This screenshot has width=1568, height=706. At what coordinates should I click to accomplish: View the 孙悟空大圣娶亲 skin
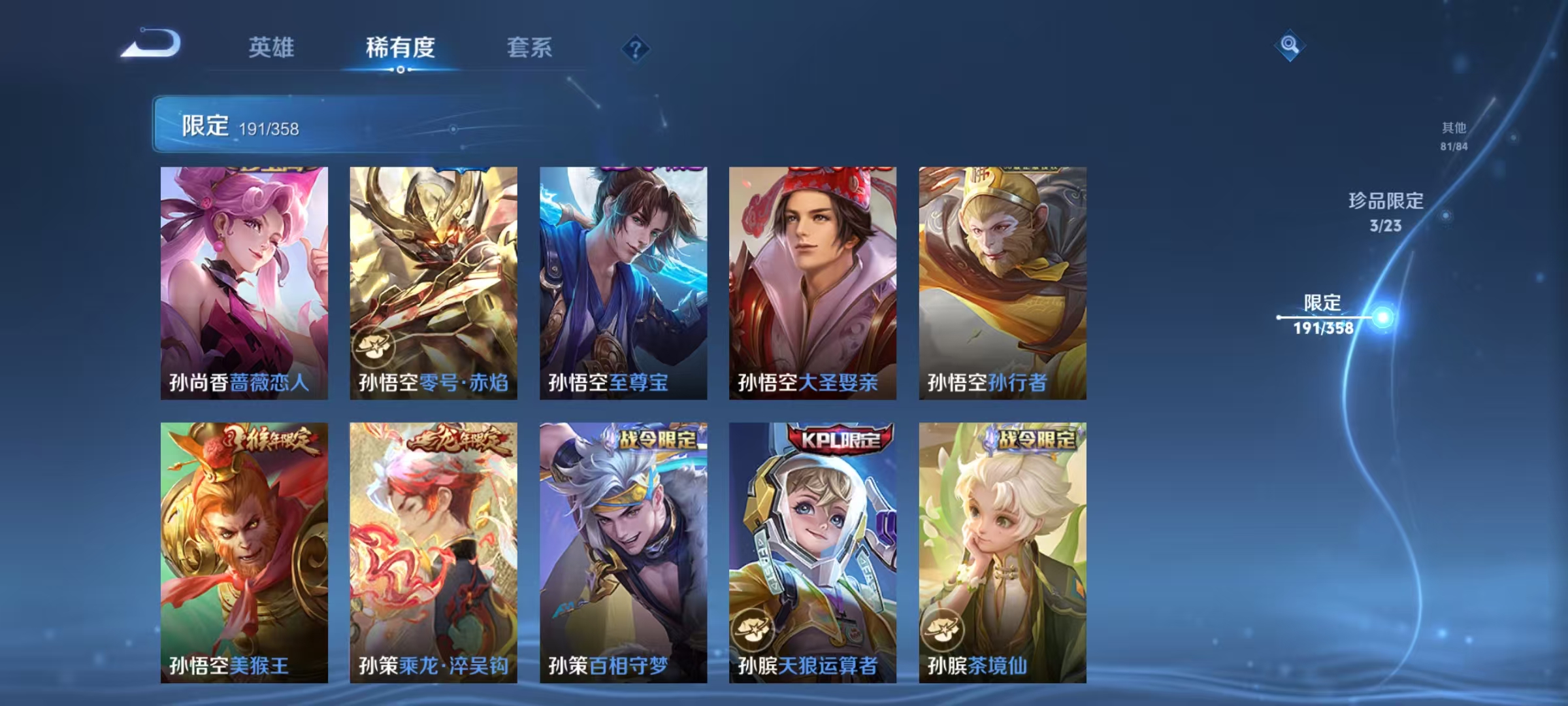click(813, 281)
